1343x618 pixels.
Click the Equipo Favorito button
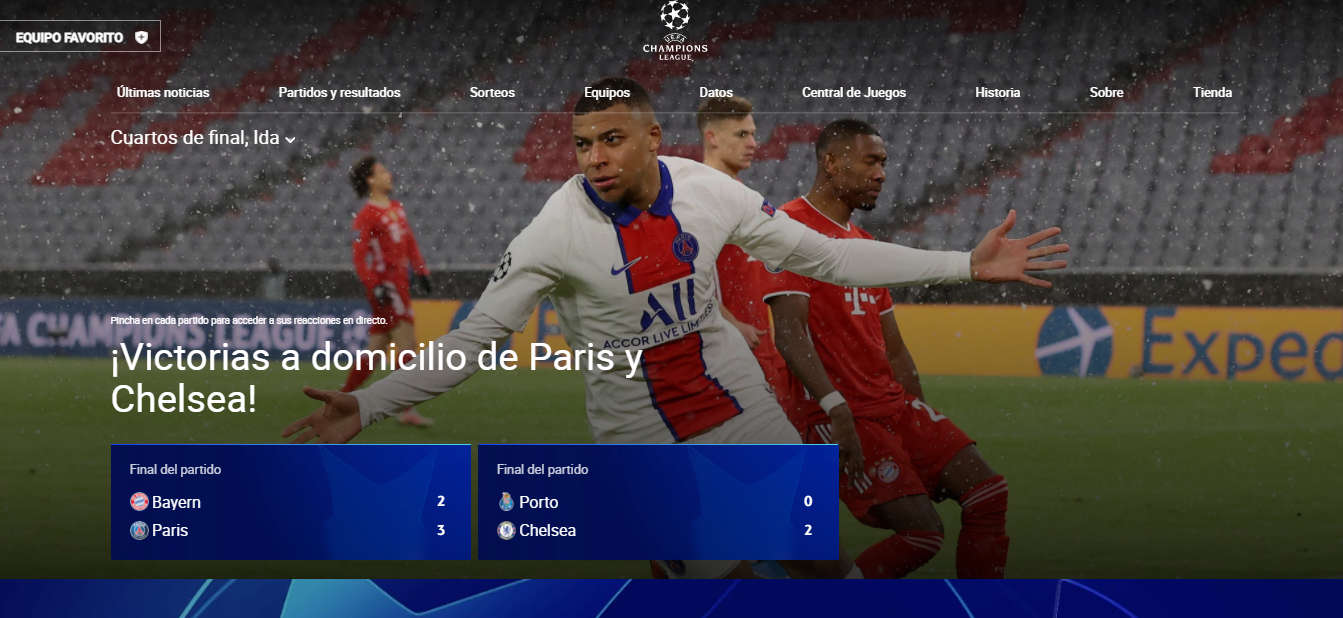[x=81, y=37]
